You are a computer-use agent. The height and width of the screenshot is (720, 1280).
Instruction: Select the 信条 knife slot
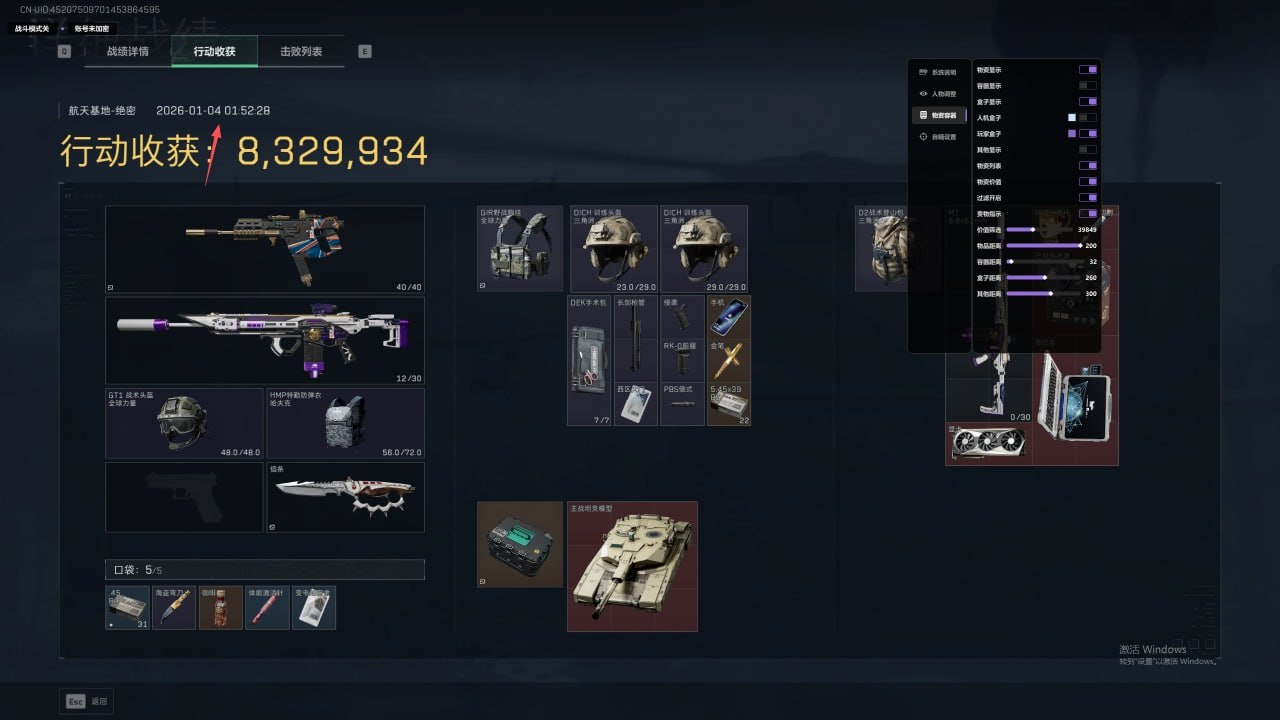pos(345,497)
